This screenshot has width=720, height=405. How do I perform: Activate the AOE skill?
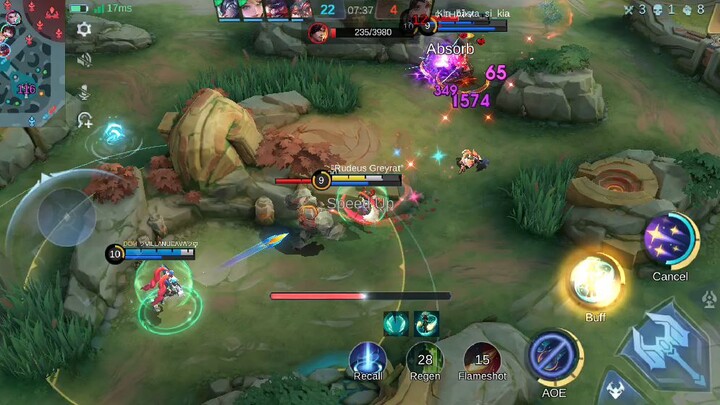pyautogui.click(x=554, y=356)
